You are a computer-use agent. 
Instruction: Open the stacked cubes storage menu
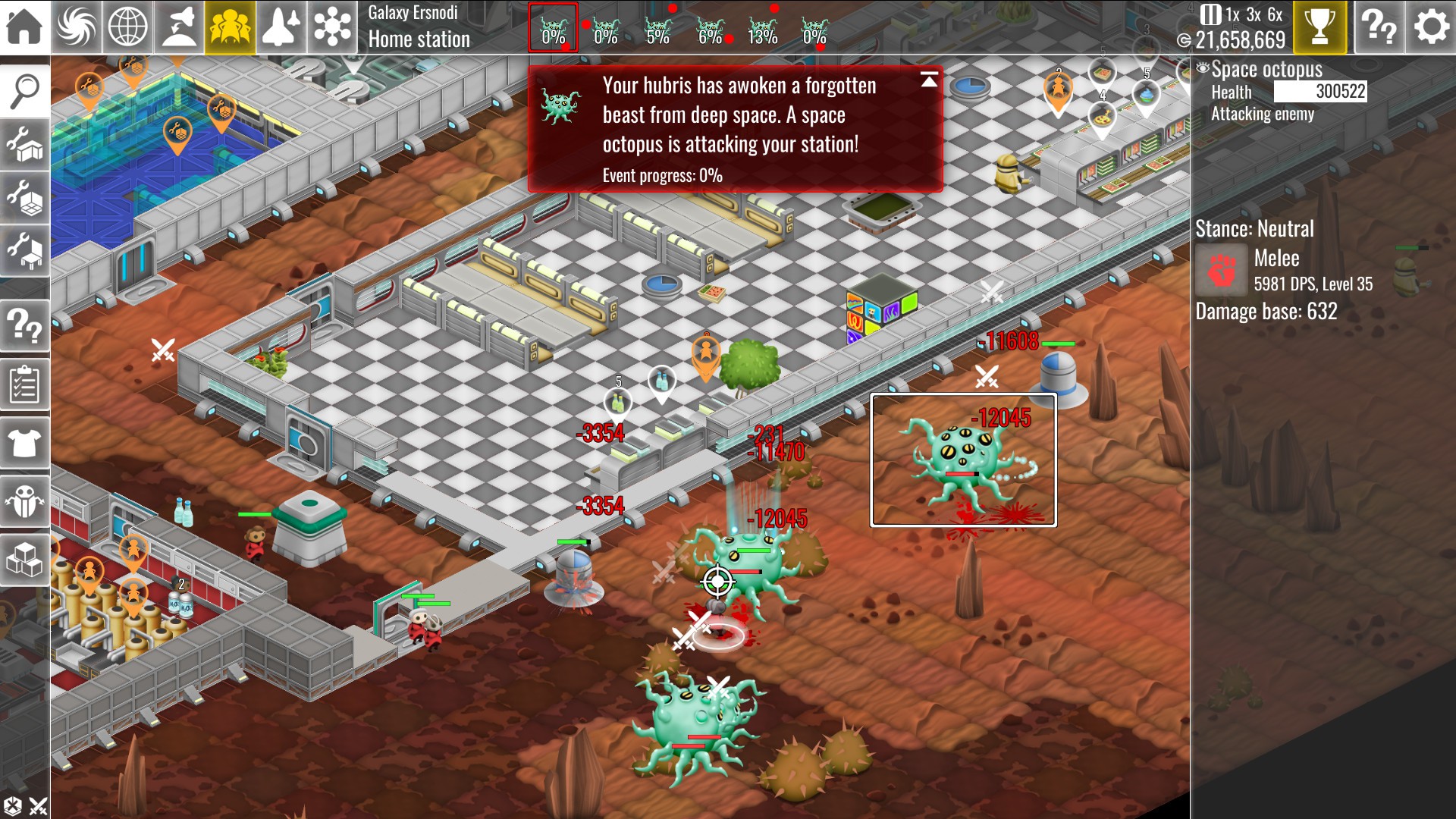(x=25, y=560)
